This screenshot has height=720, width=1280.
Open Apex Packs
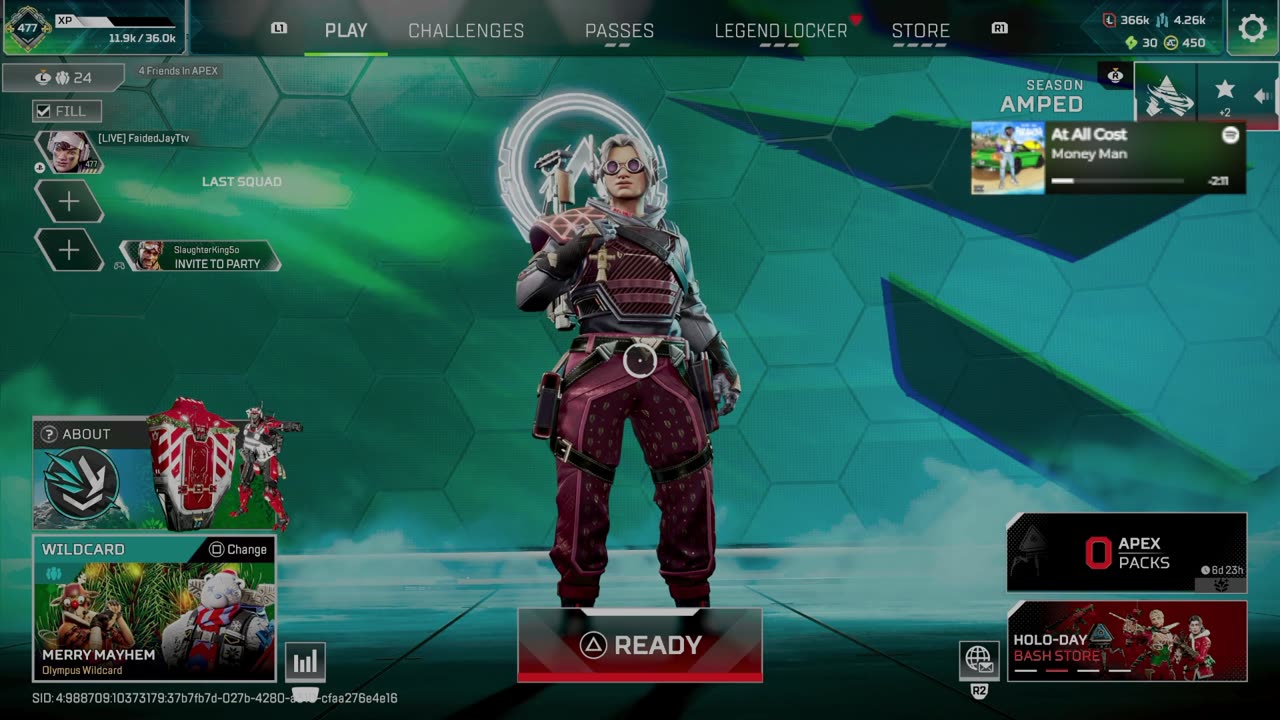pos(1126,553)
